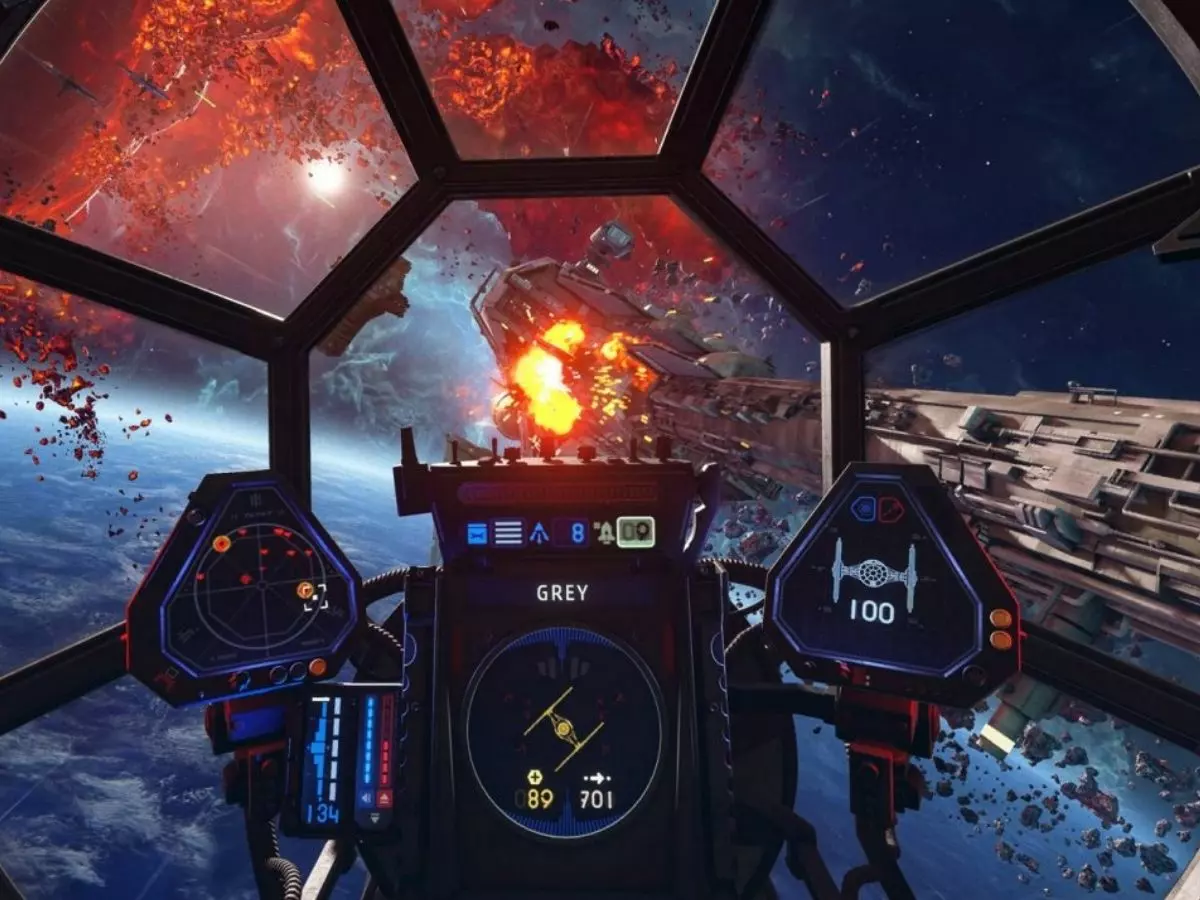Click the targeting display showing the TIE fighter
Image resolution: width=1200 pixels, height=900 pixels.
click(x=563, y=733)
